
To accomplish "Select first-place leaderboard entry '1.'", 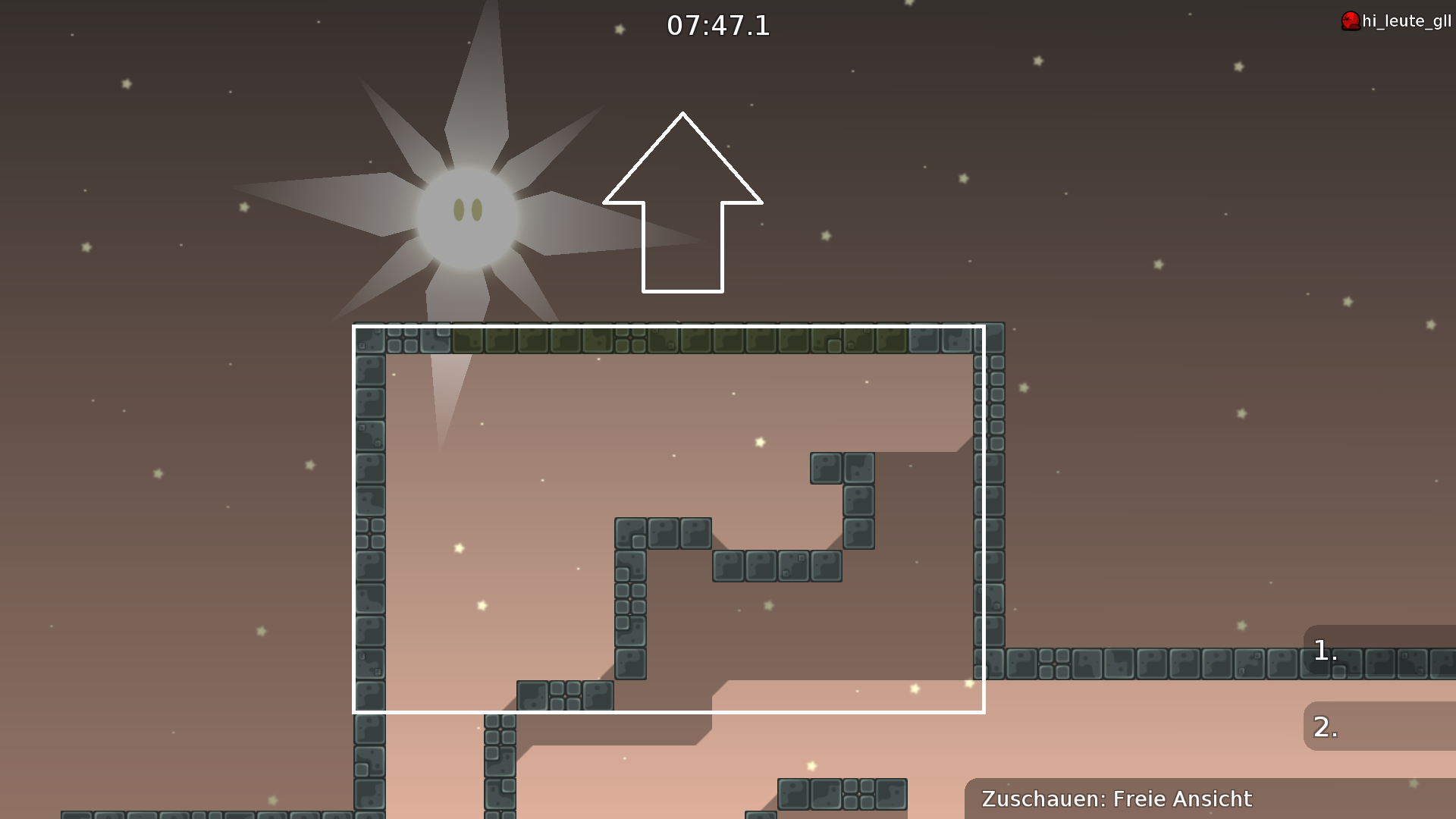I will point(1325,648).
